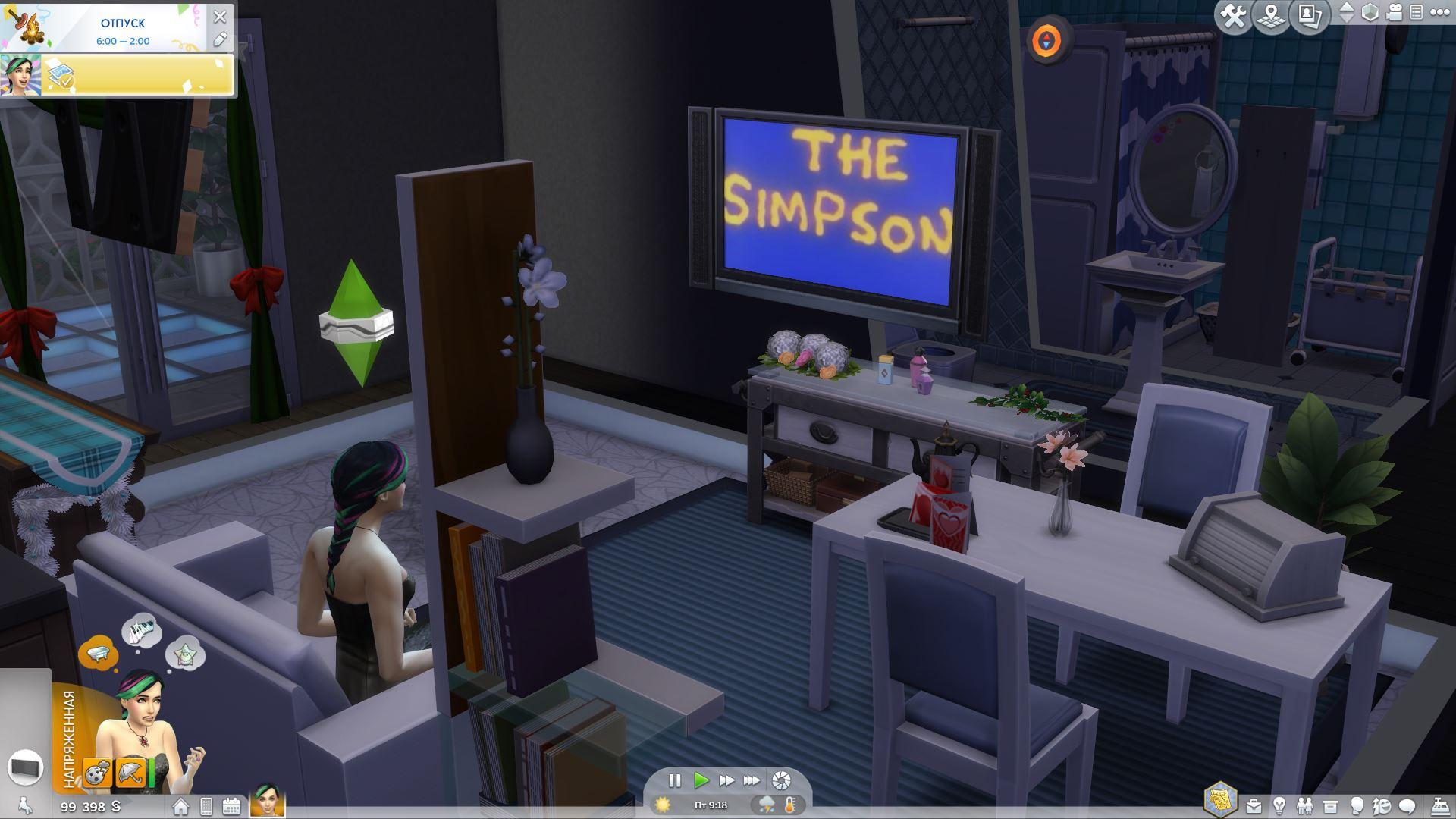Toggle the wall view cube icon
1456x819 pixels.
(x=1370, y=13)
